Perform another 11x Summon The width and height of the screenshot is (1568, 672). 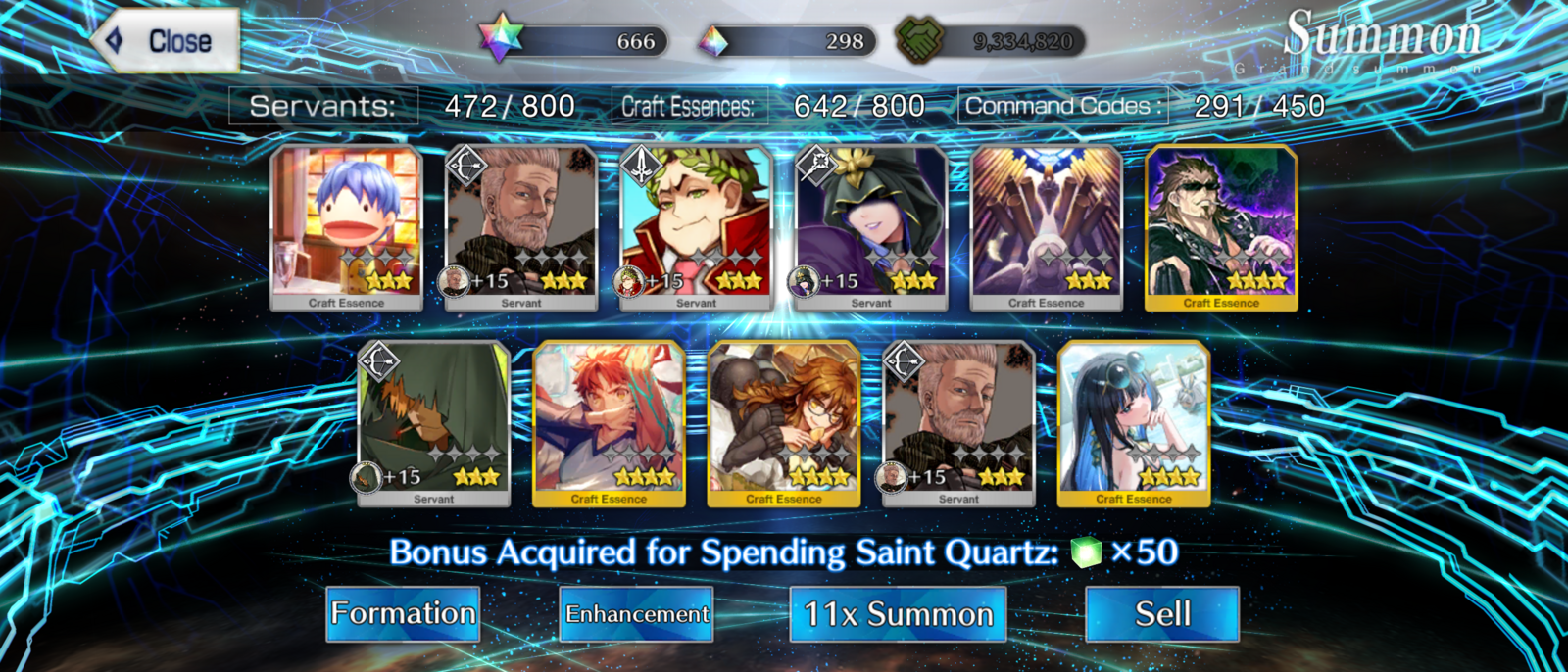click(898, 614)
